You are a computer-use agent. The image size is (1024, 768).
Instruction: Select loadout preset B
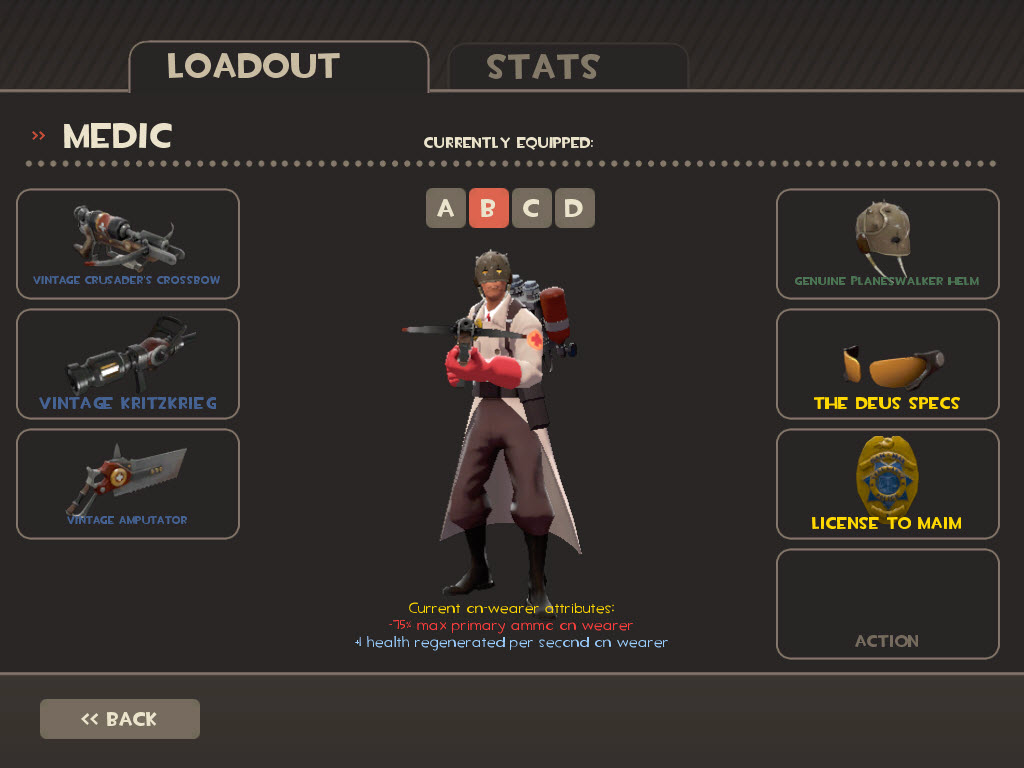coord(489,208)
